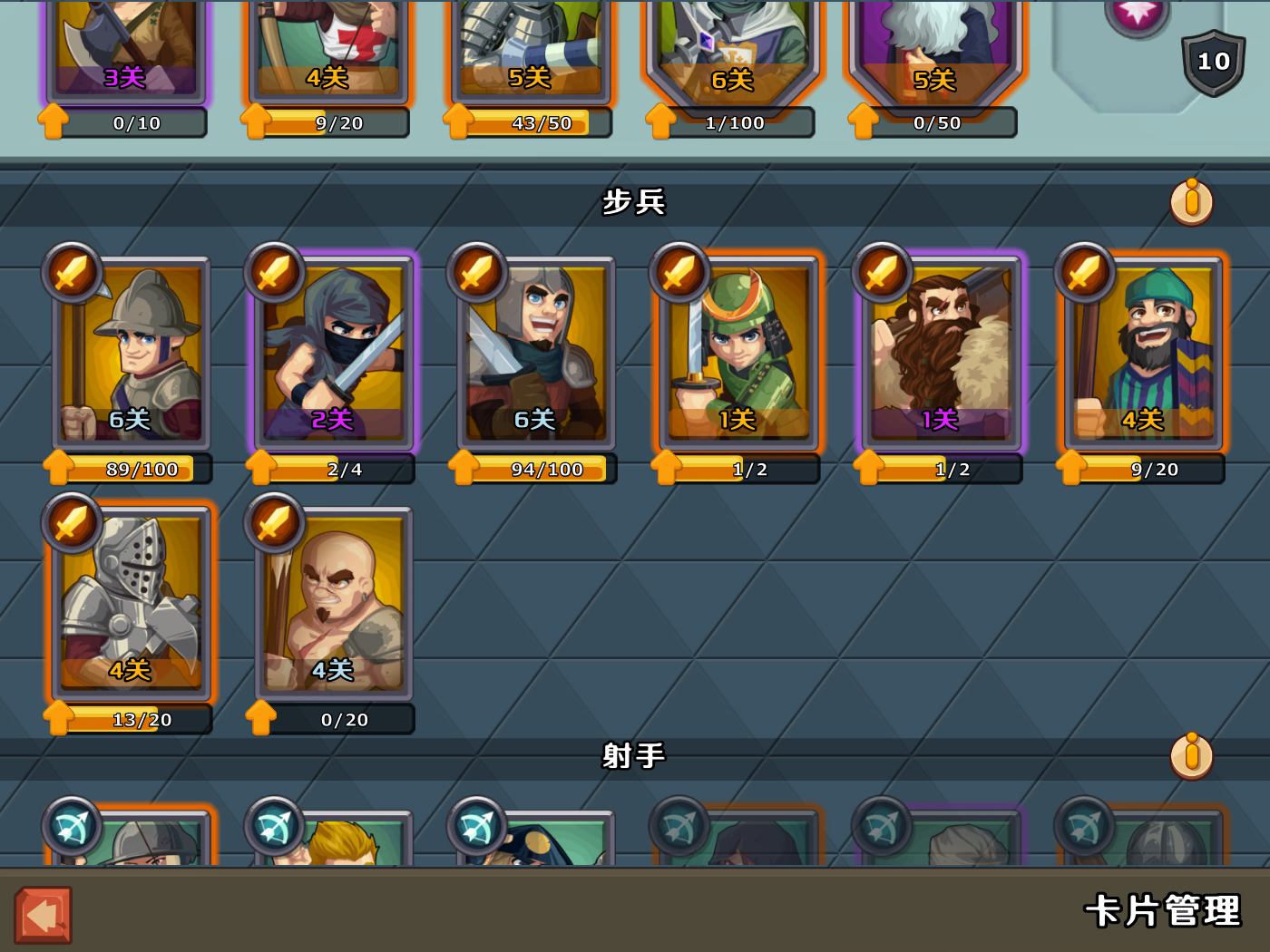This screenshot has width=1270, height=952.
Task: Select the bald brawler card portrait
Action: 333,603
